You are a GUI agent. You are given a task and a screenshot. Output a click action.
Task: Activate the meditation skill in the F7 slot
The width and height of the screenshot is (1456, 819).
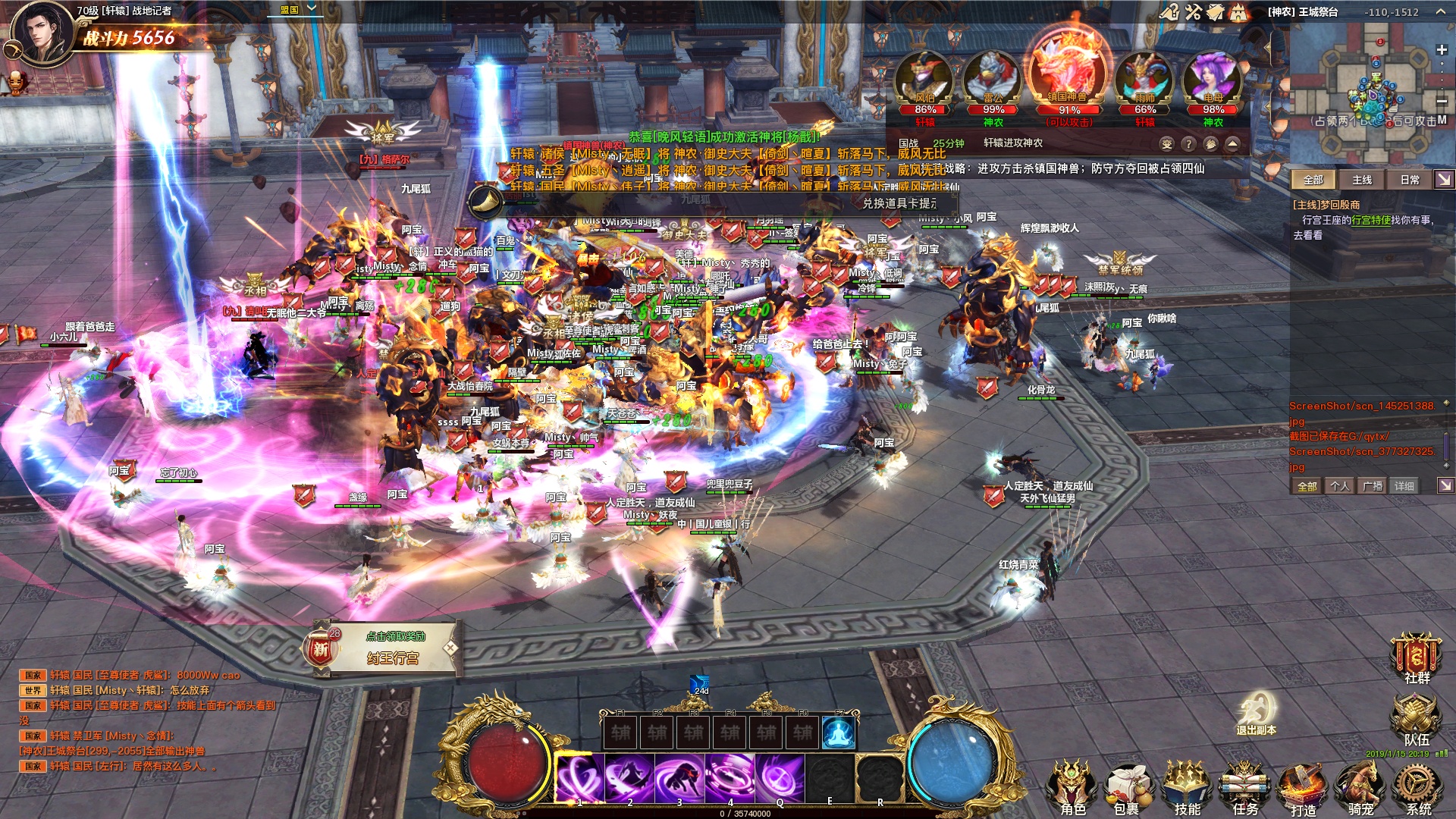pyautogui.click(x=839, y=733)
